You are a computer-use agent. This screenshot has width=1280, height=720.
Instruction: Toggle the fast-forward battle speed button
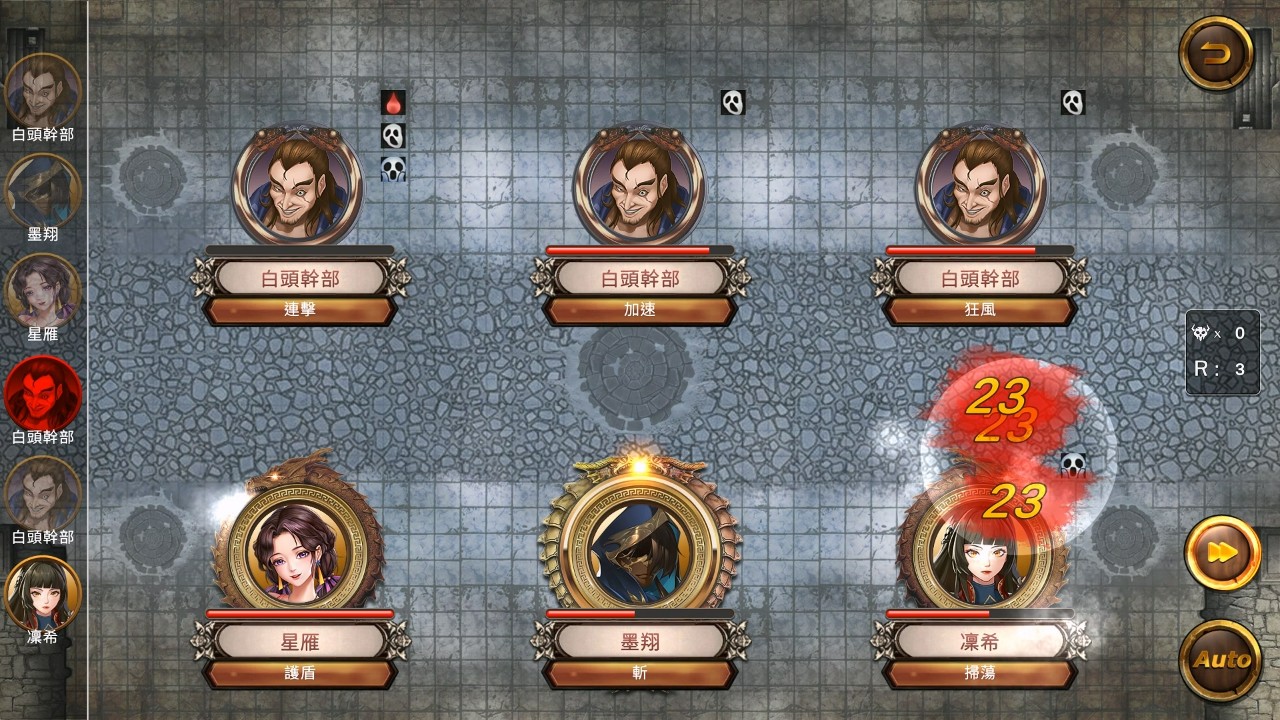point(1221,553)
